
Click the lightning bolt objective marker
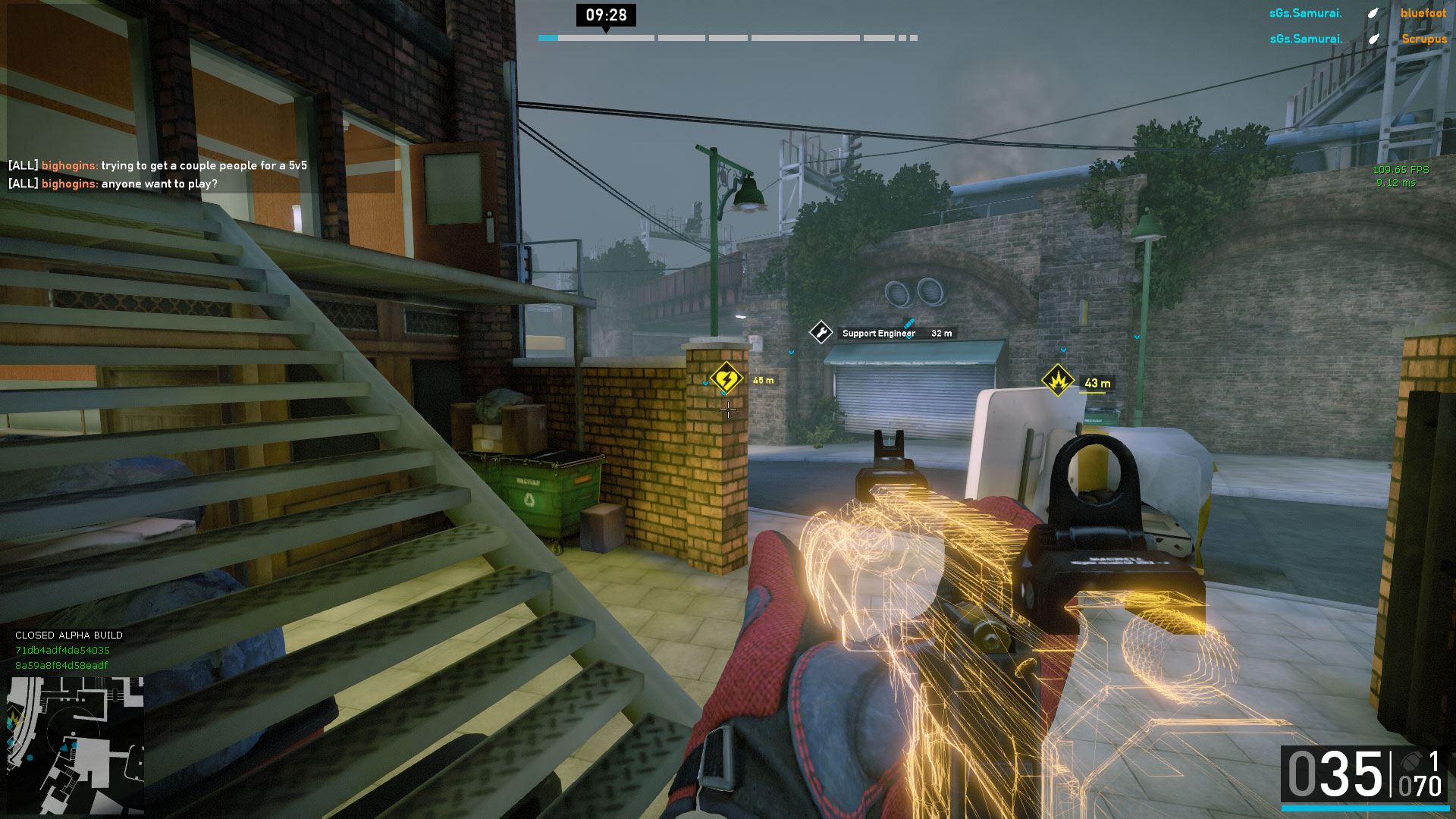pyautogui.click(x=725, y=378)
